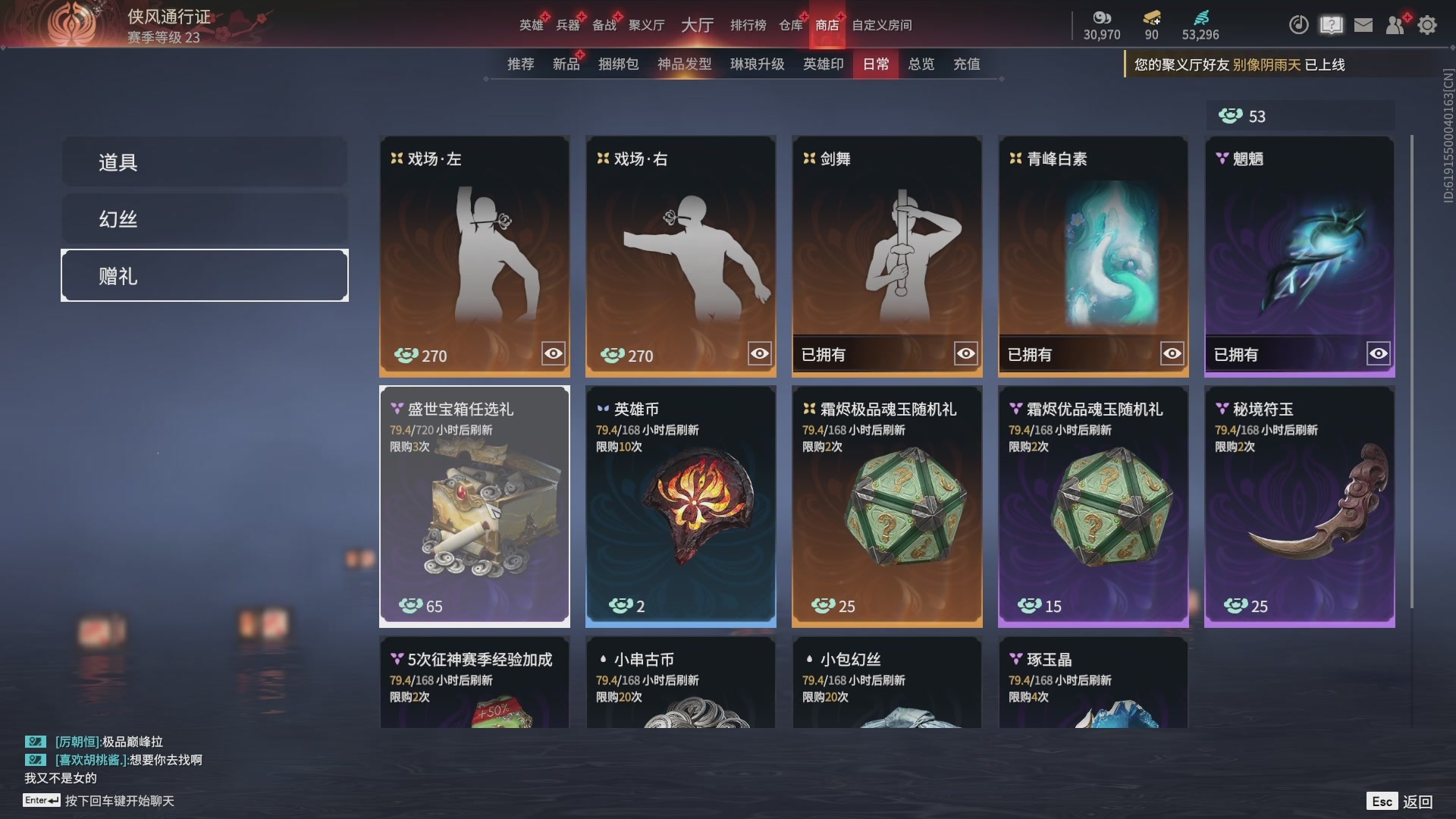Toggle preview on 戏场·左 emote card
Image resolution: width=1456 pixels, height=819 pixels.
pyautogui.click(x=553, y=353)
